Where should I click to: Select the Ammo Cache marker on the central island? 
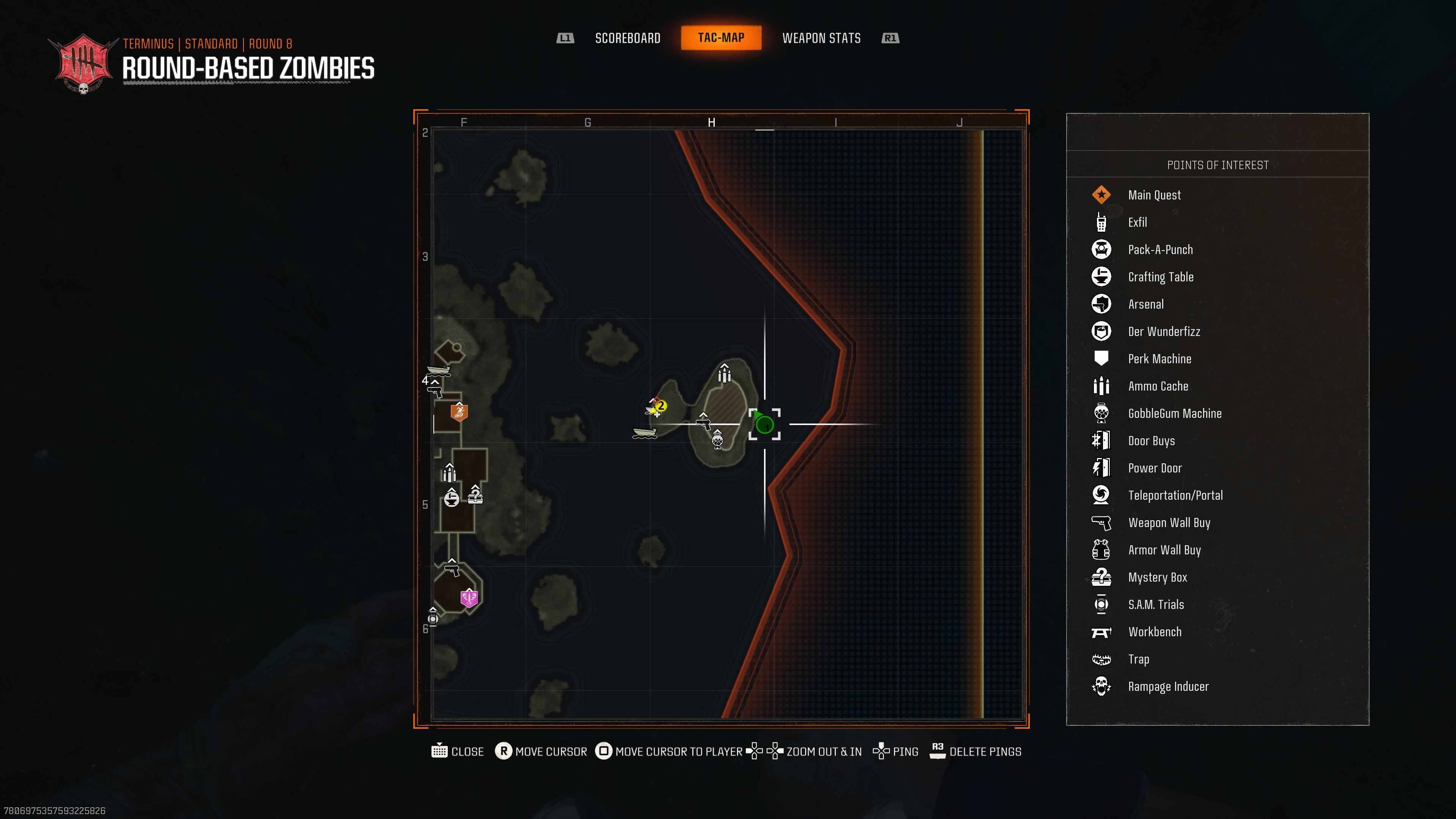pyautogui.click(x=725, y=373)
